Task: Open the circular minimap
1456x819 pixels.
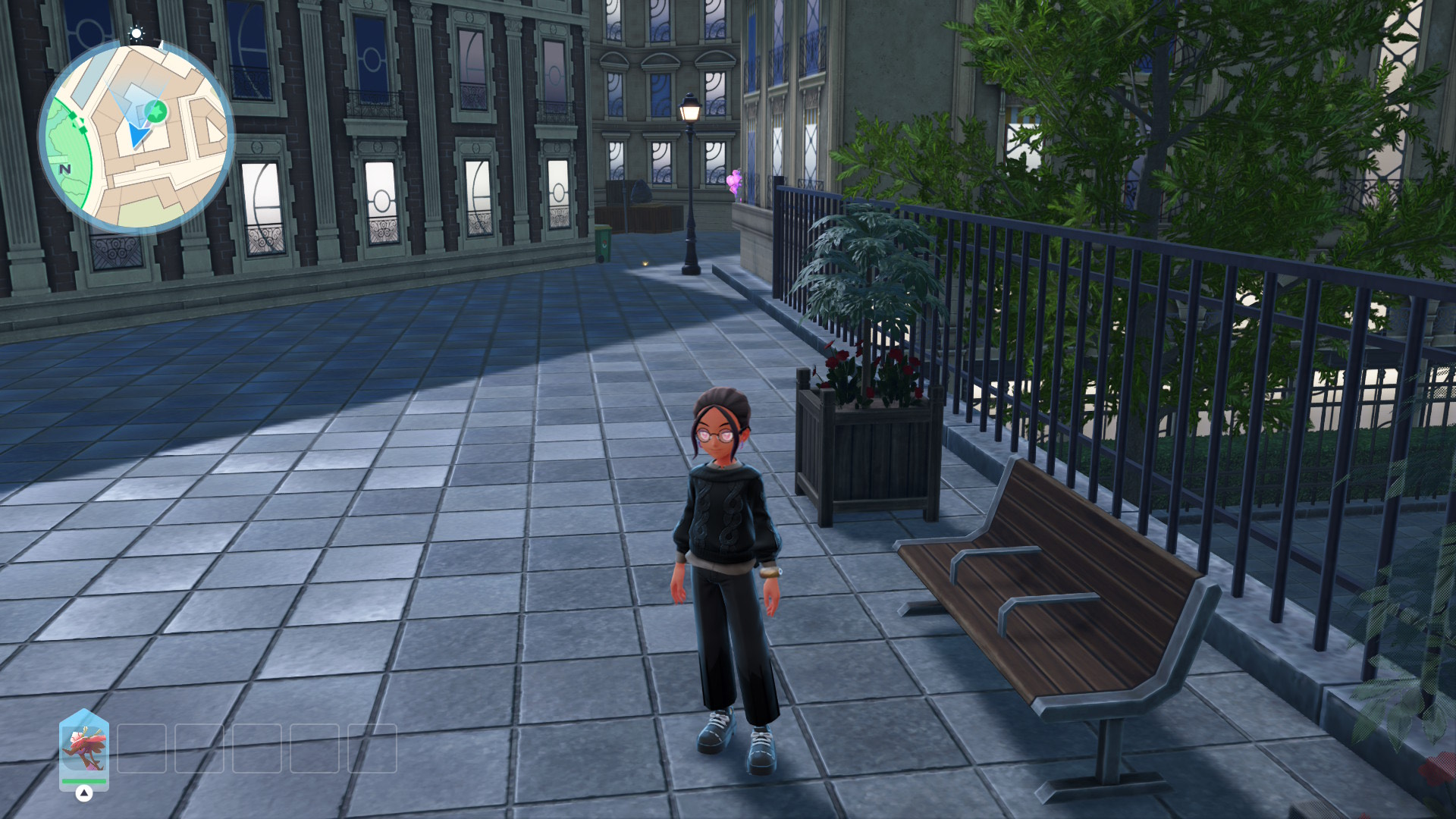Action: pyautogui.click(x=136, y=136)
